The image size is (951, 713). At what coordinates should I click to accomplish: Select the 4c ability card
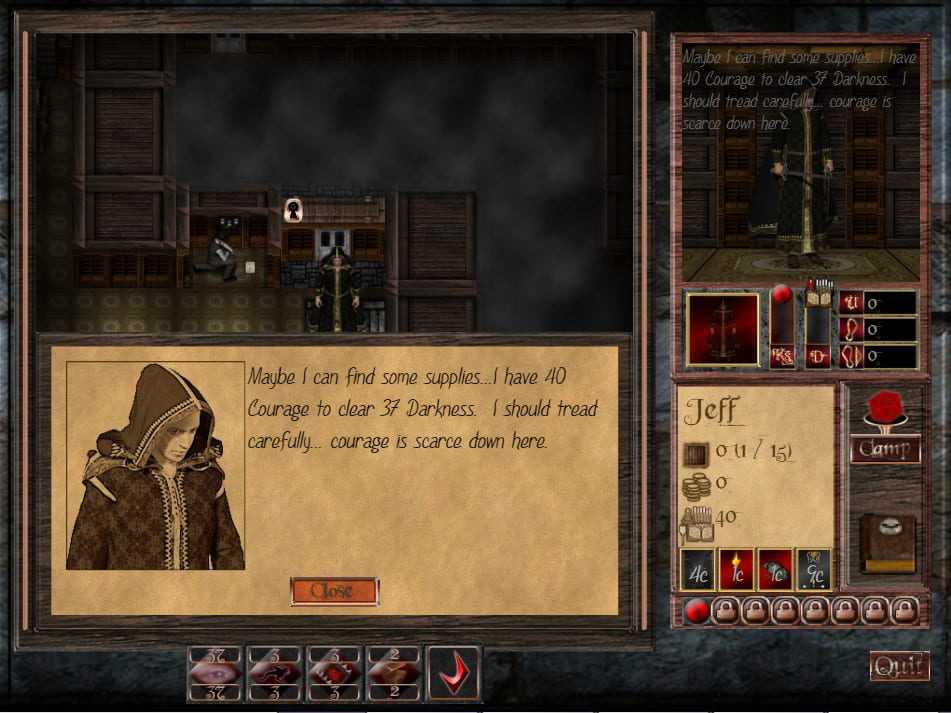[x=697, y=569]
